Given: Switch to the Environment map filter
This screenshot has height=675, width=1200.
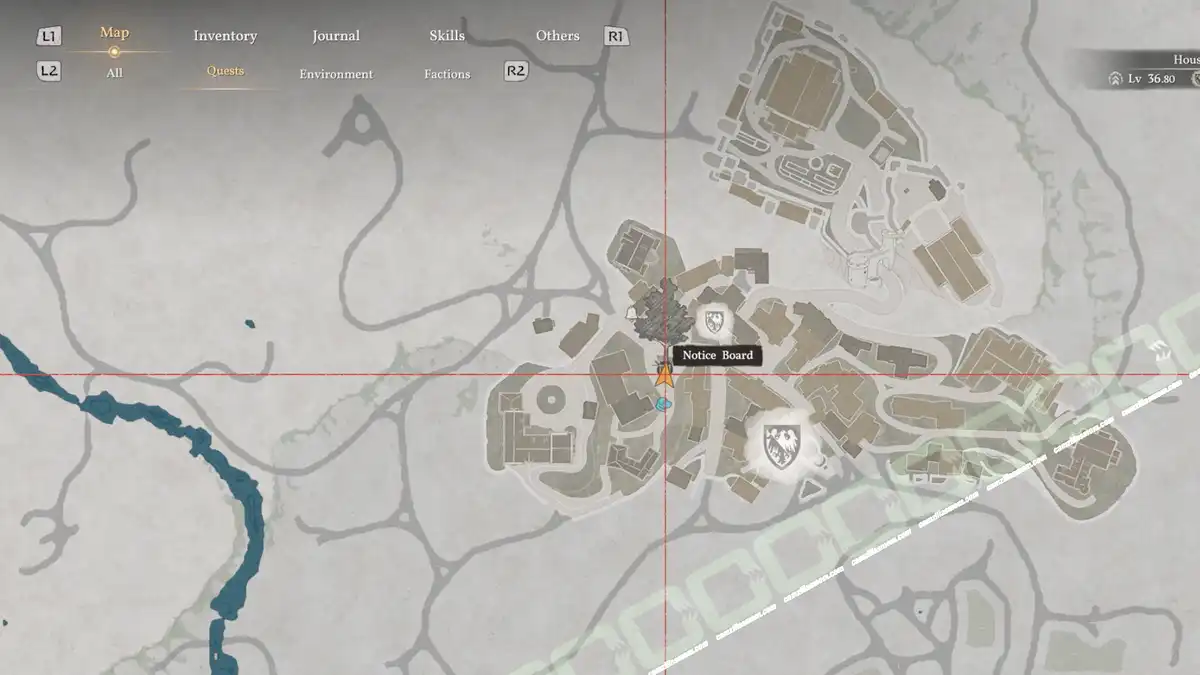Looking at the screenshot, I should pos(336,74).
